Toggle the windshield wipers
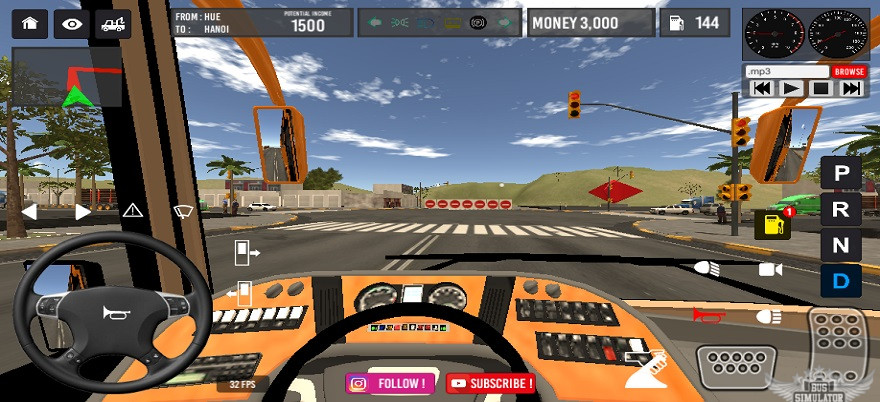The height and width of the screenshot is (402, 880). [183, 210]
